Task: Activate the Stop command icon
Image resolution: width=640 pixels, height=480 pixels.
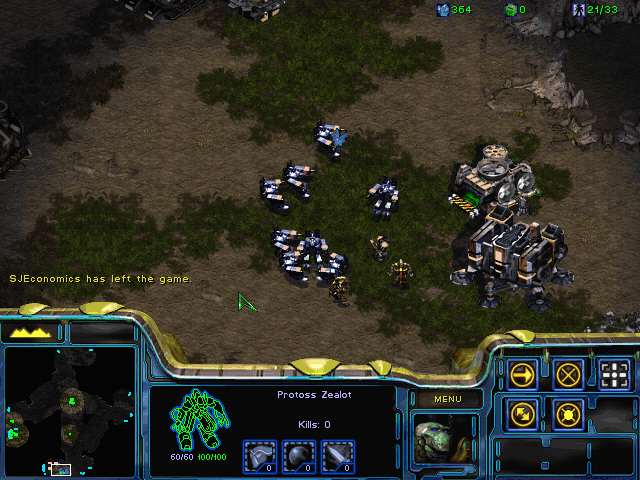Action: click(568, 374)
